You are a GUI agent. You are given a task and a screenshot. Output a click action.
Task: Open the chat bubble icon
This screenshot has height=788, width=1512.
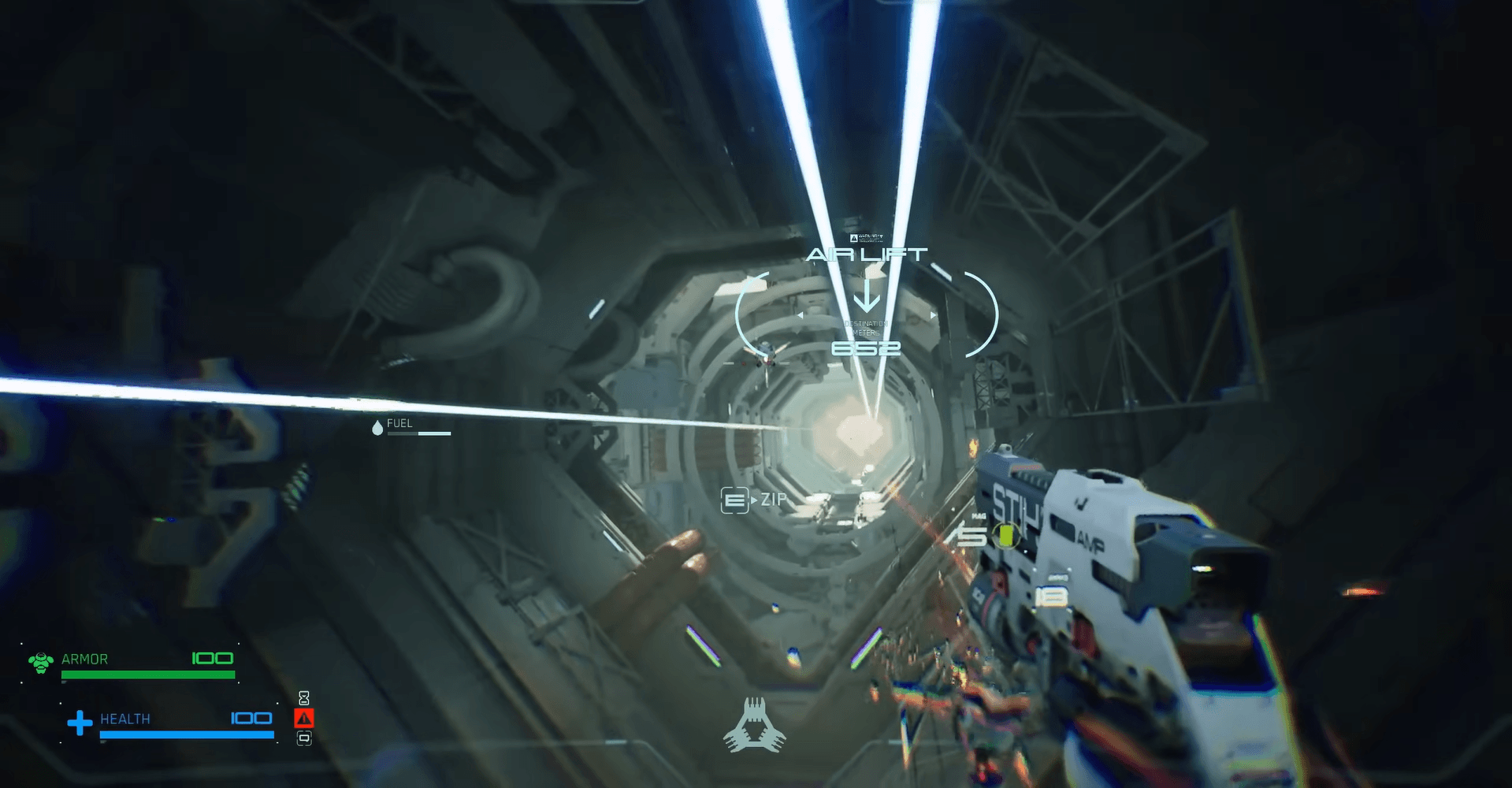304,738
